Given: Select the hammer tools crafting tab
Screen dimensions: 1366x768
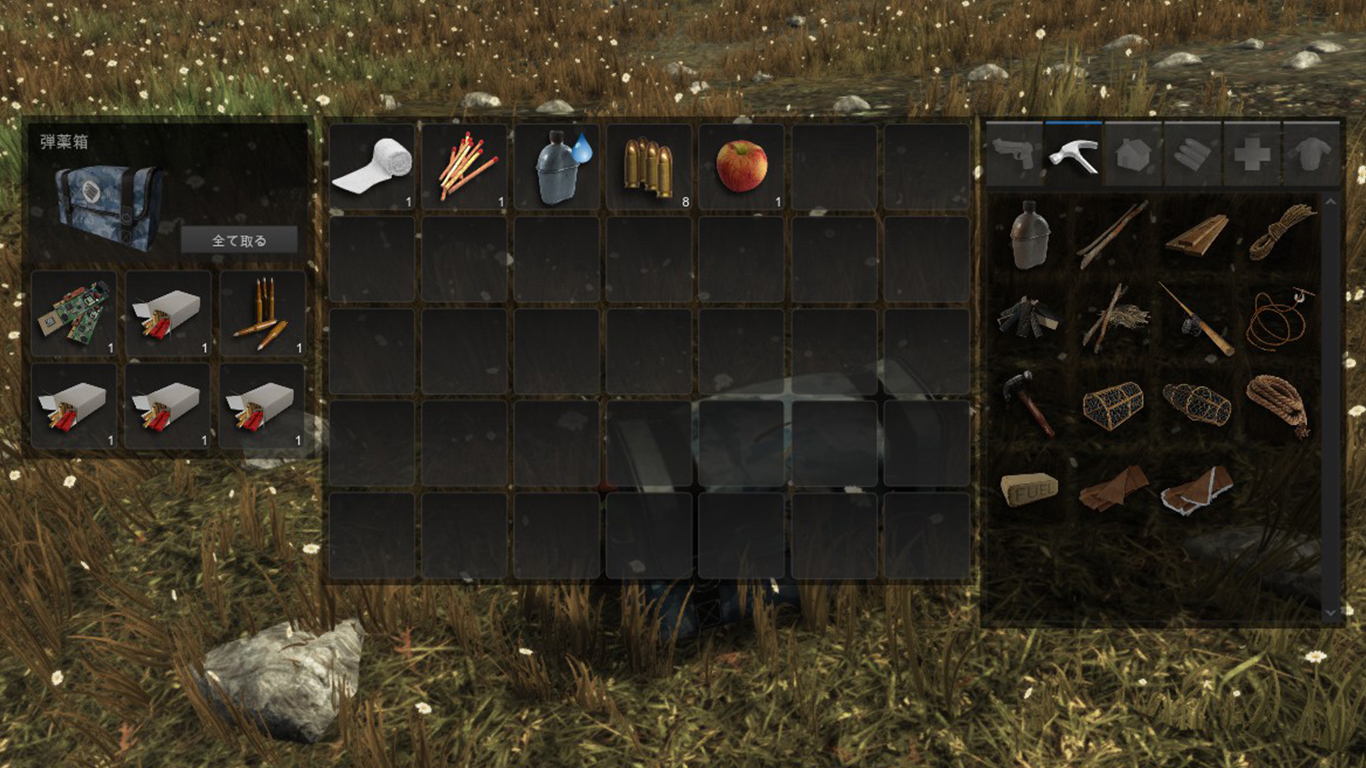Looking at the screenshot, I should coord(1073,154).
